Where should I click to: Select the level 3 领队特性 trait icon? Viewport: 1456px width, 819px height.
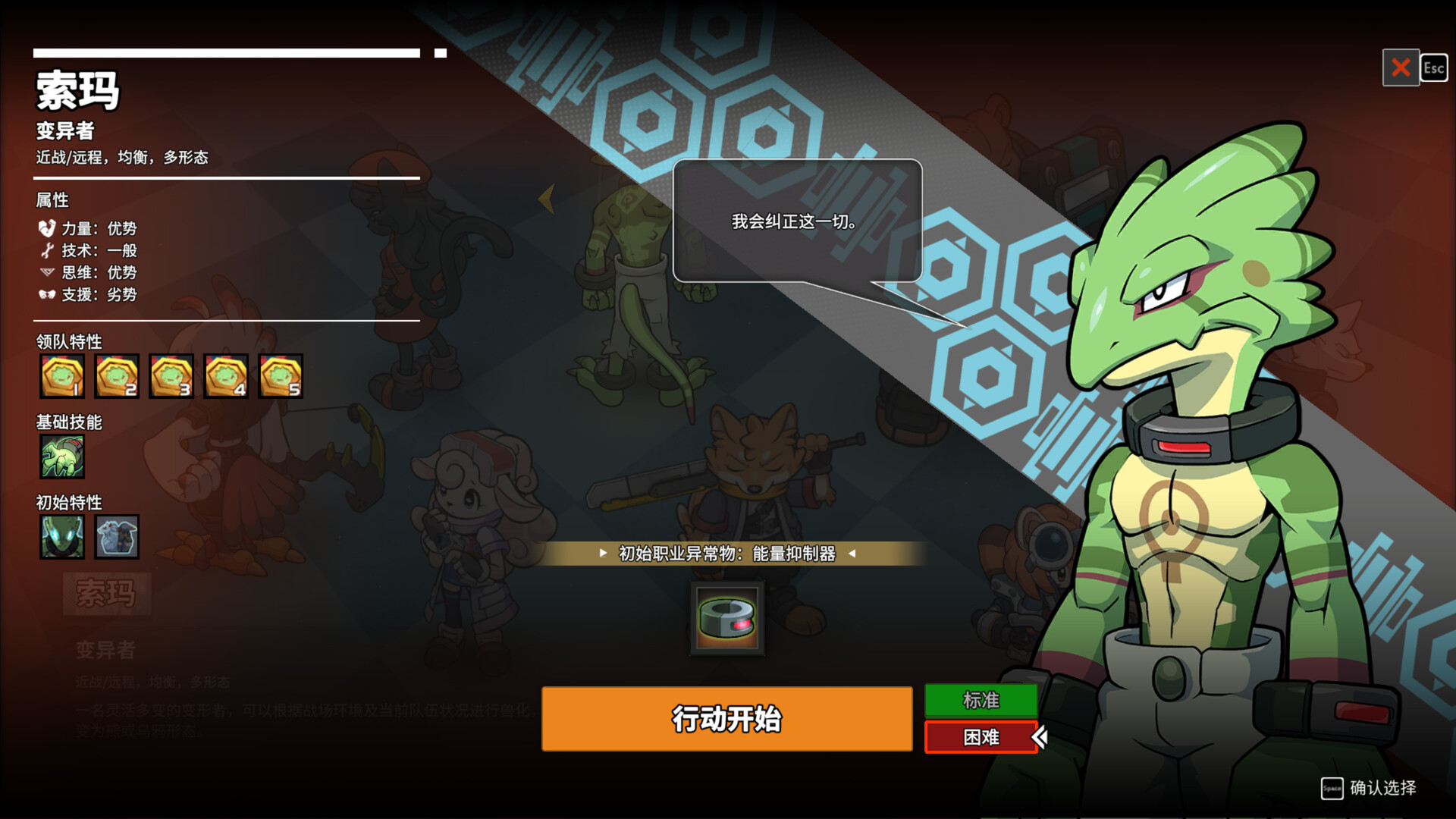[x=171, y=376]
